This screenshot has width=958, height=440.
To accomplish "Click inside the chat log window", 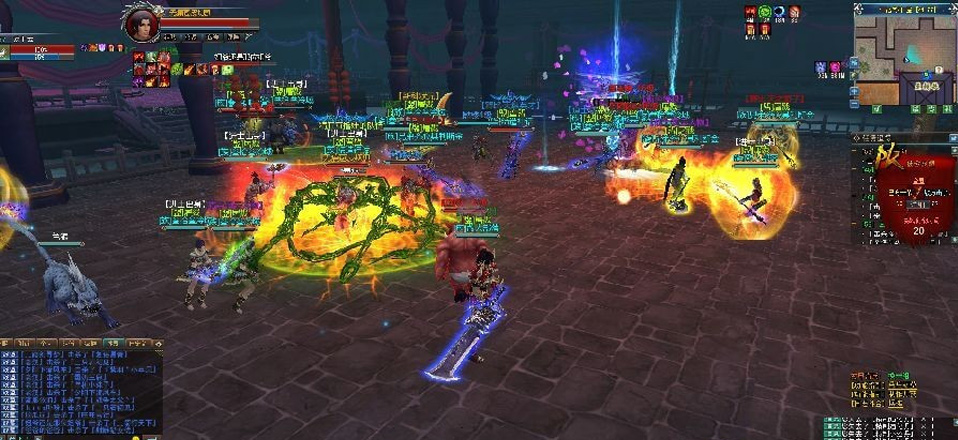I will [x=80, y=392].
